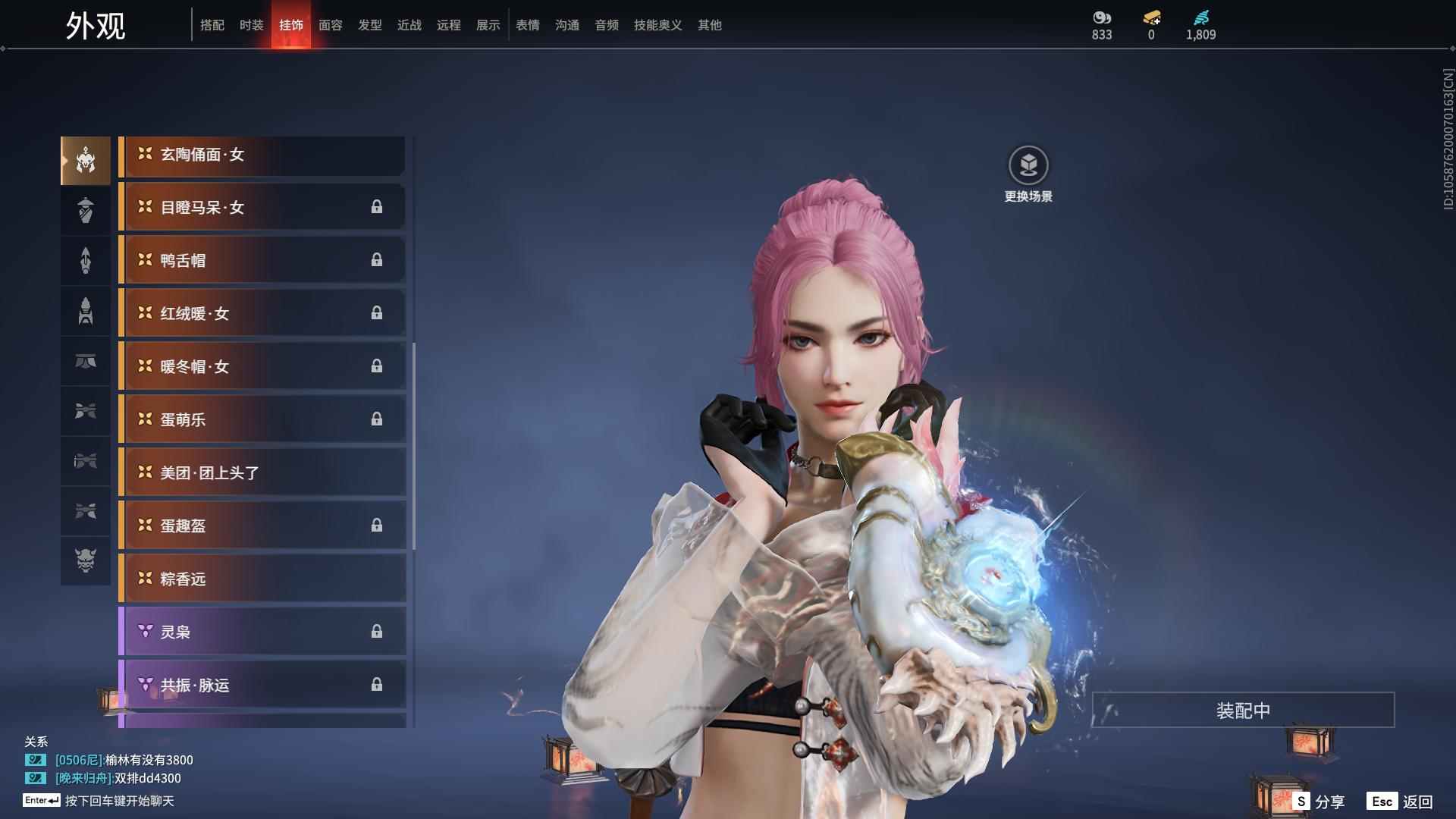Select the helmet headwear category icon

pos(86,161)
